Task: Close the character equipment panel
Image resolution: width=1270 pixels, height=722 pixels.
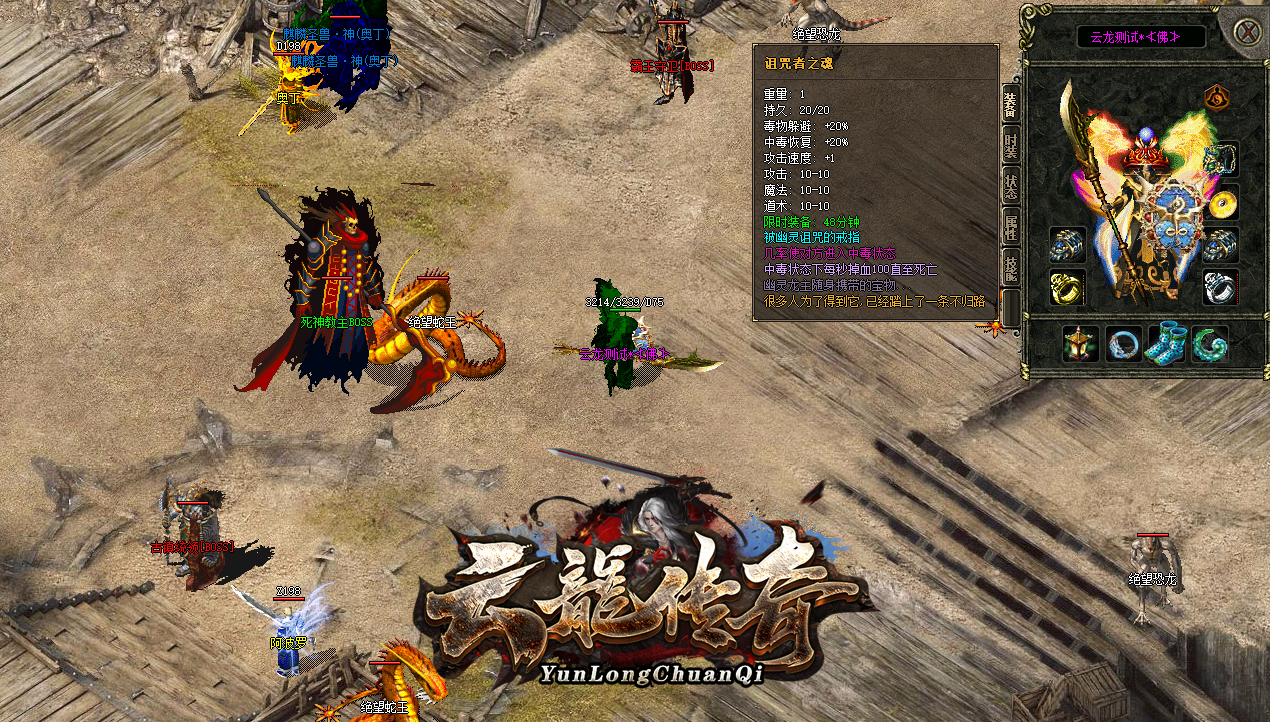Action: (1246, 31)
